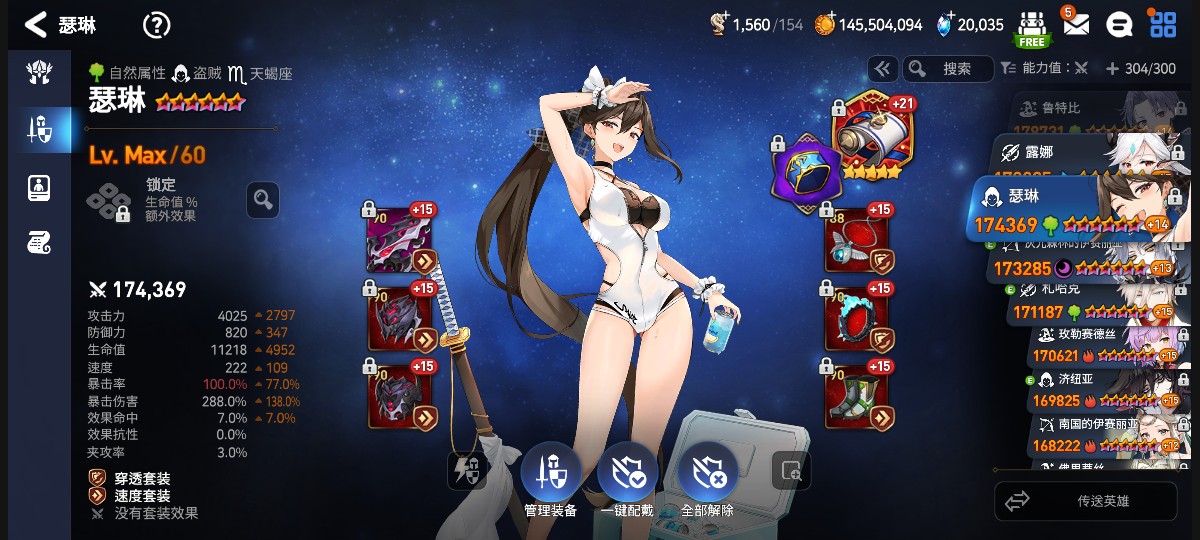Switch to the sword-and-shield equipment tab
The image size is (1200, 540).
(x=39, y=128)
